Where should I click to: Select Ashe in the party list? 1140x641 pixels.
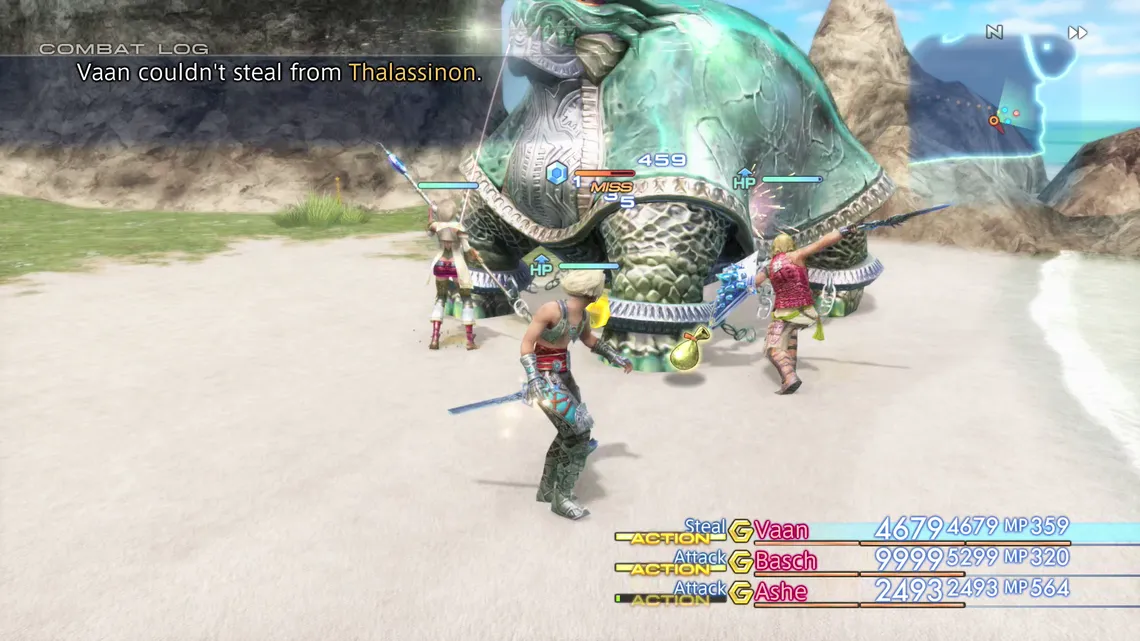point(781,592)
